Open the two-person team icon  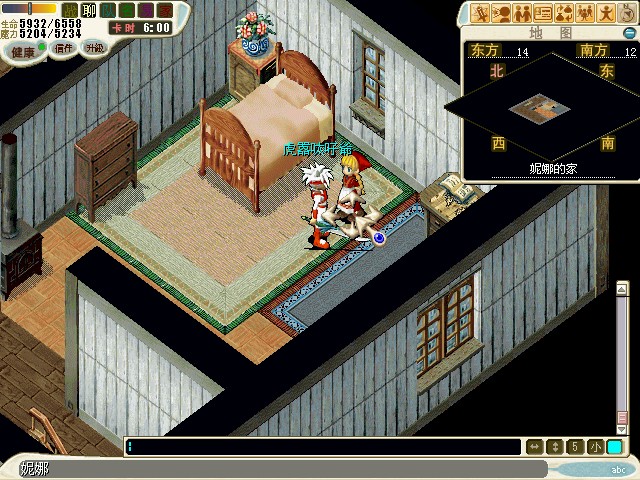[522, 13]
